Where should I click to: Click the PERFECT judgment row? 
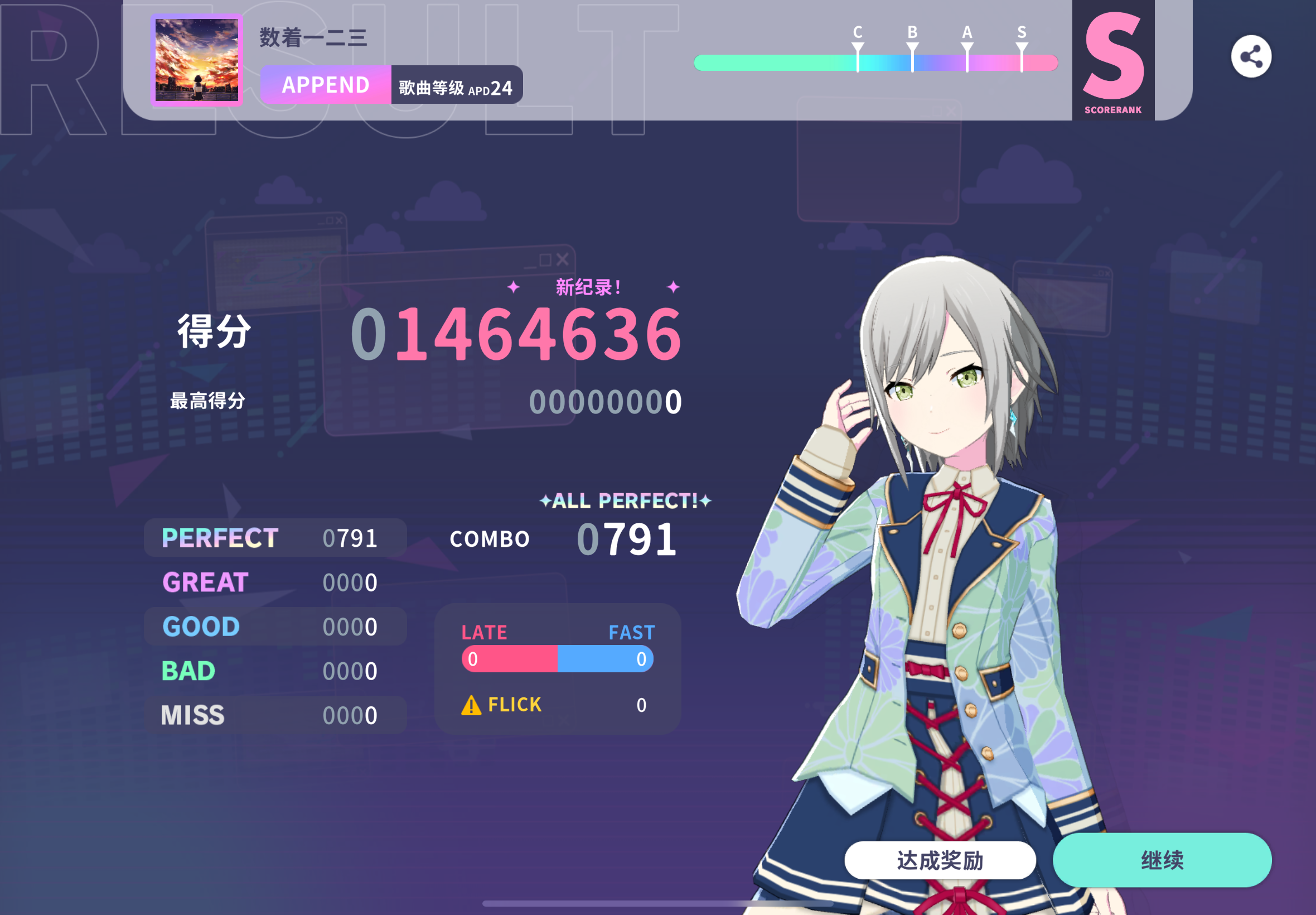[x=269, y=538]
